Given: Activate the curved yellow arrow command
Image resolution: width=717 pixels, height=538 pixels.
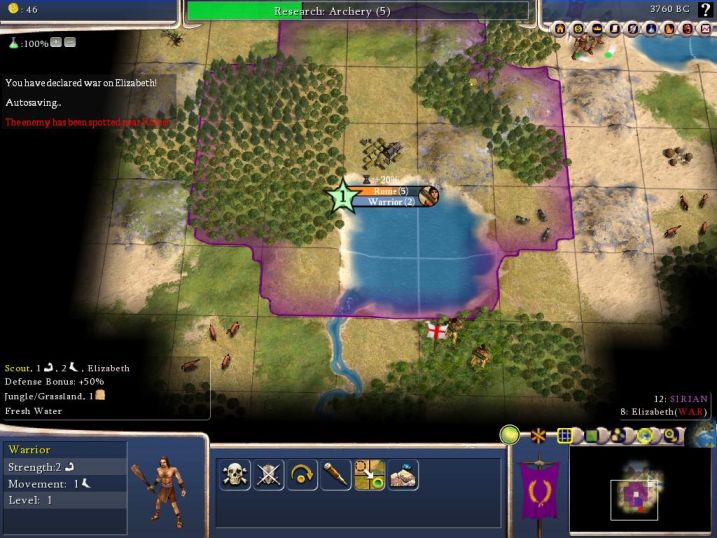Looking at the screenshot, I should [302, 475].
